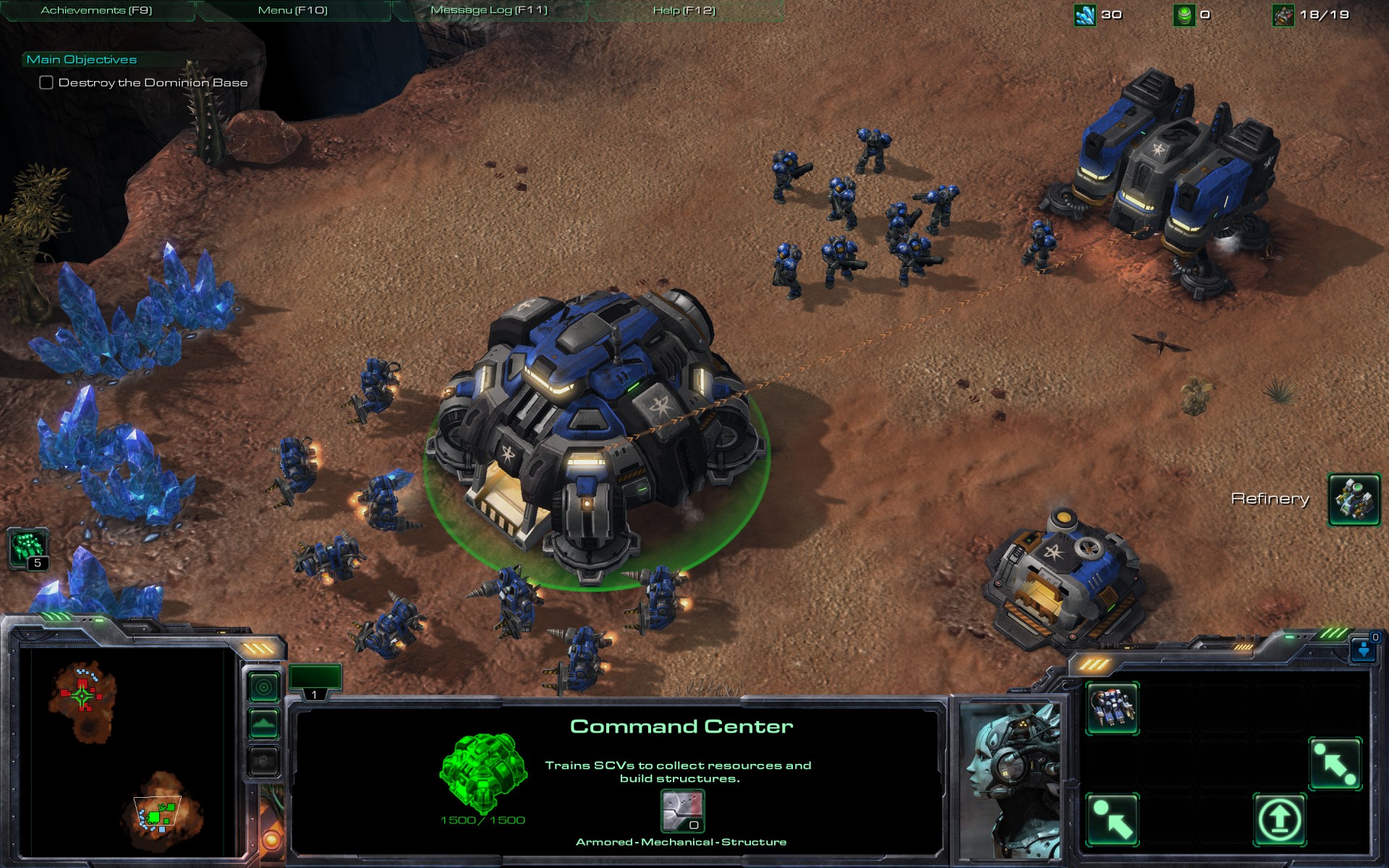Open the Achievements panel
Screen dimensions: 1389x868
(x=96, y=10)
